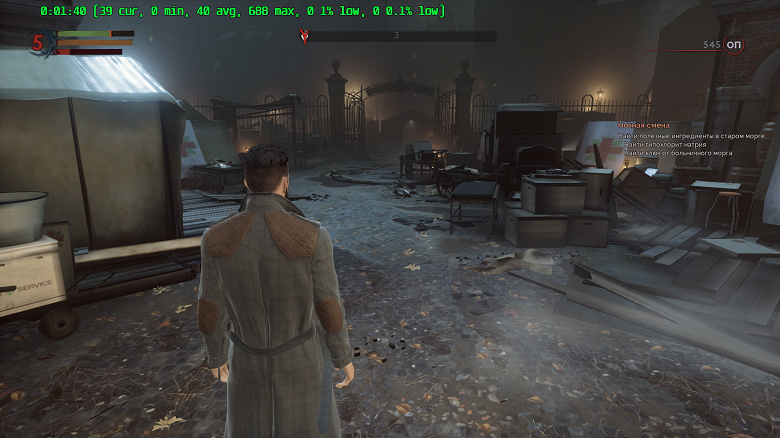Click the red marker on the compass bar
Viewport: 780px width, 438px height.
305,37
